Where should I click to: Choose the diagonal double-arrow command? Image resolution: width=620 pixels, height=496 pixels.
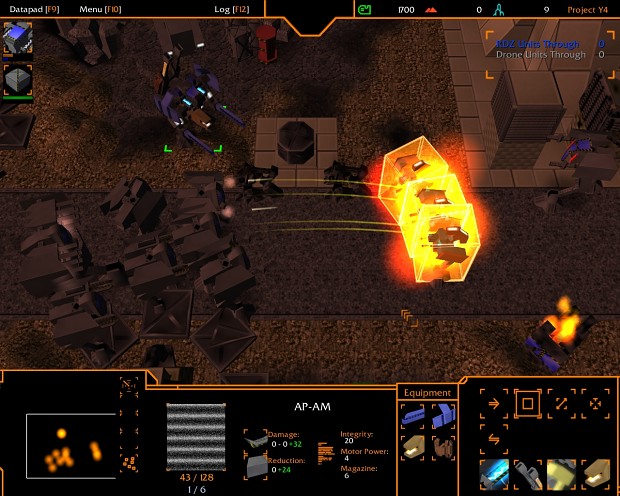tap(561, 404)
